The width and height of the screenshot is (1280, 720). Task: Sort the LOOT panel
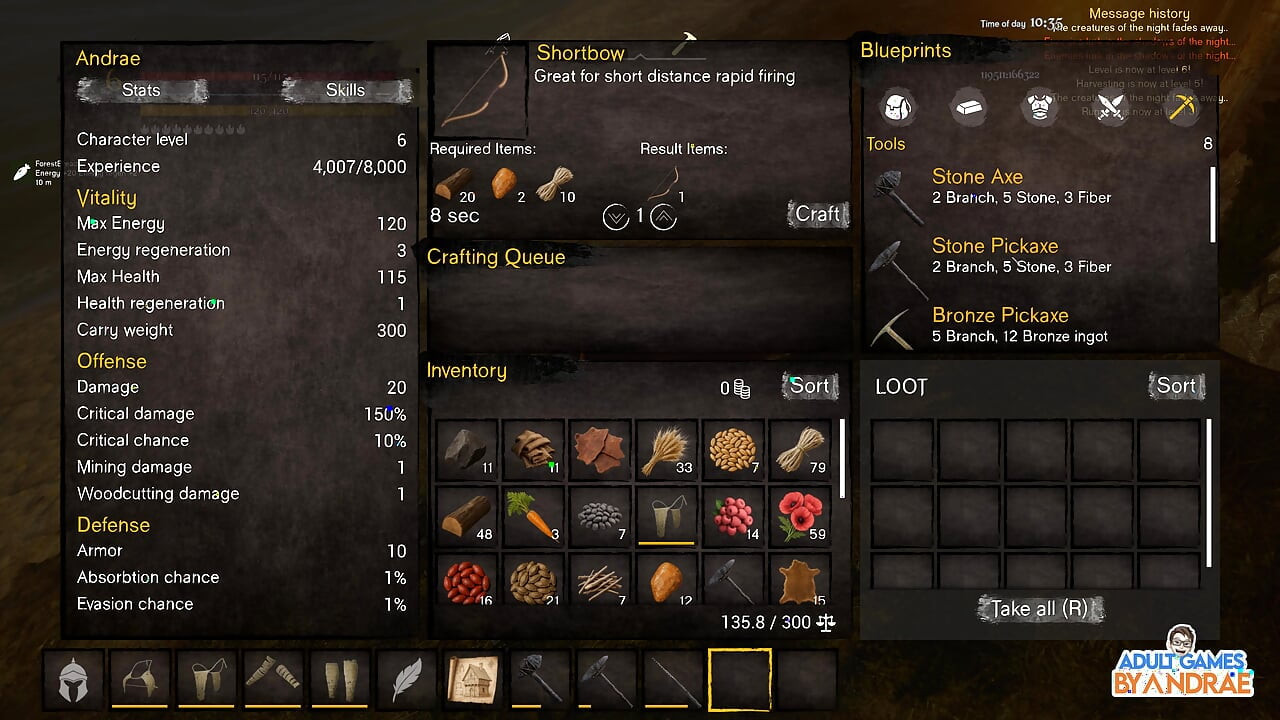[x=1176, y=386]
